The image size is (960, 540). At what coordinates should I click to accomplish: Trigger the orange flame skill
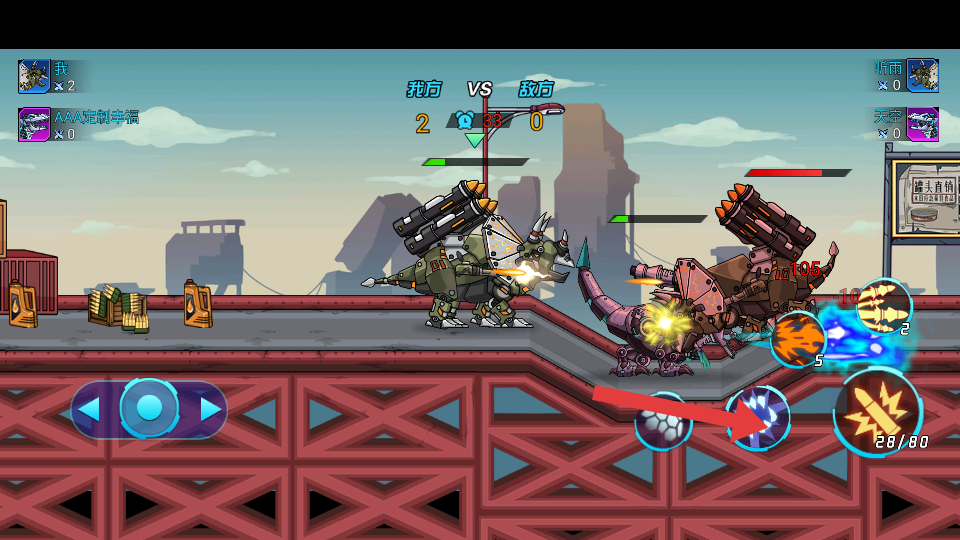point(798,339)
